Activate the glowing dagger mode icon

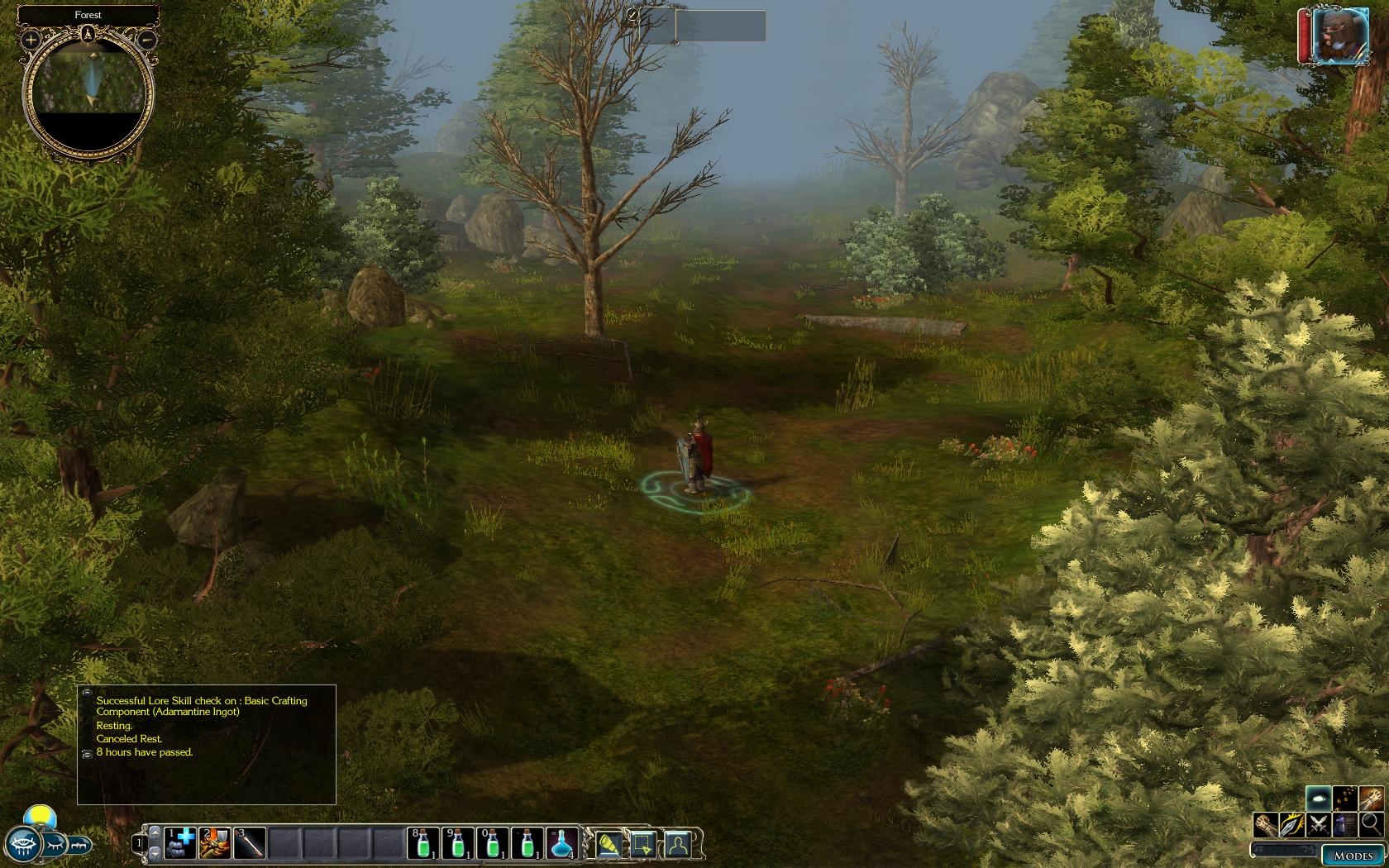(1293, 823)
